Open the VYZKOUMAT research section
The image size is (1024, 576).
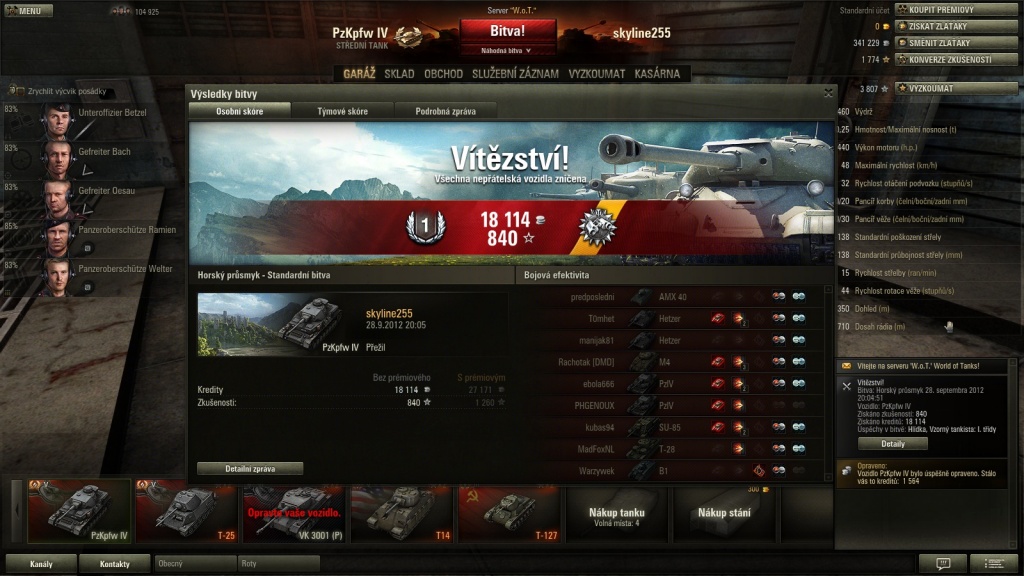(597, 74)
